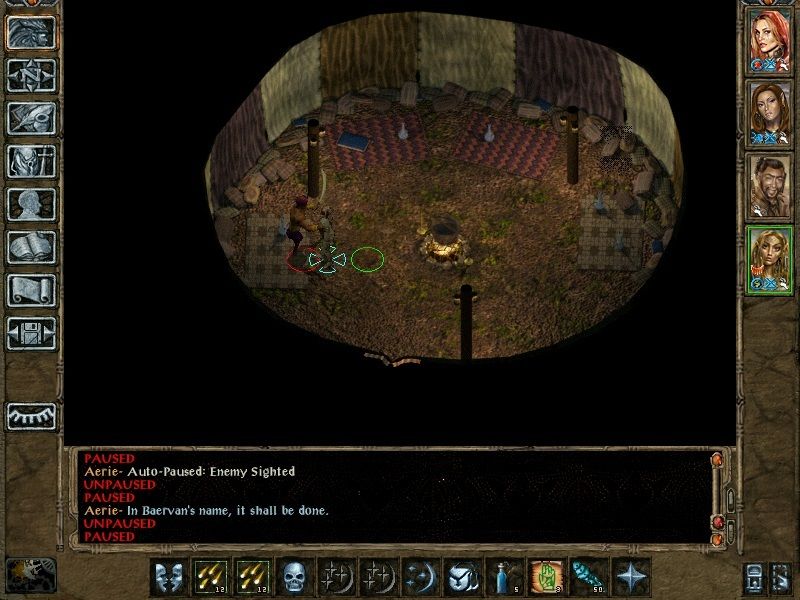Click the clock pause button
This screenshot has height=600, width=800.
tap(31, 575)
